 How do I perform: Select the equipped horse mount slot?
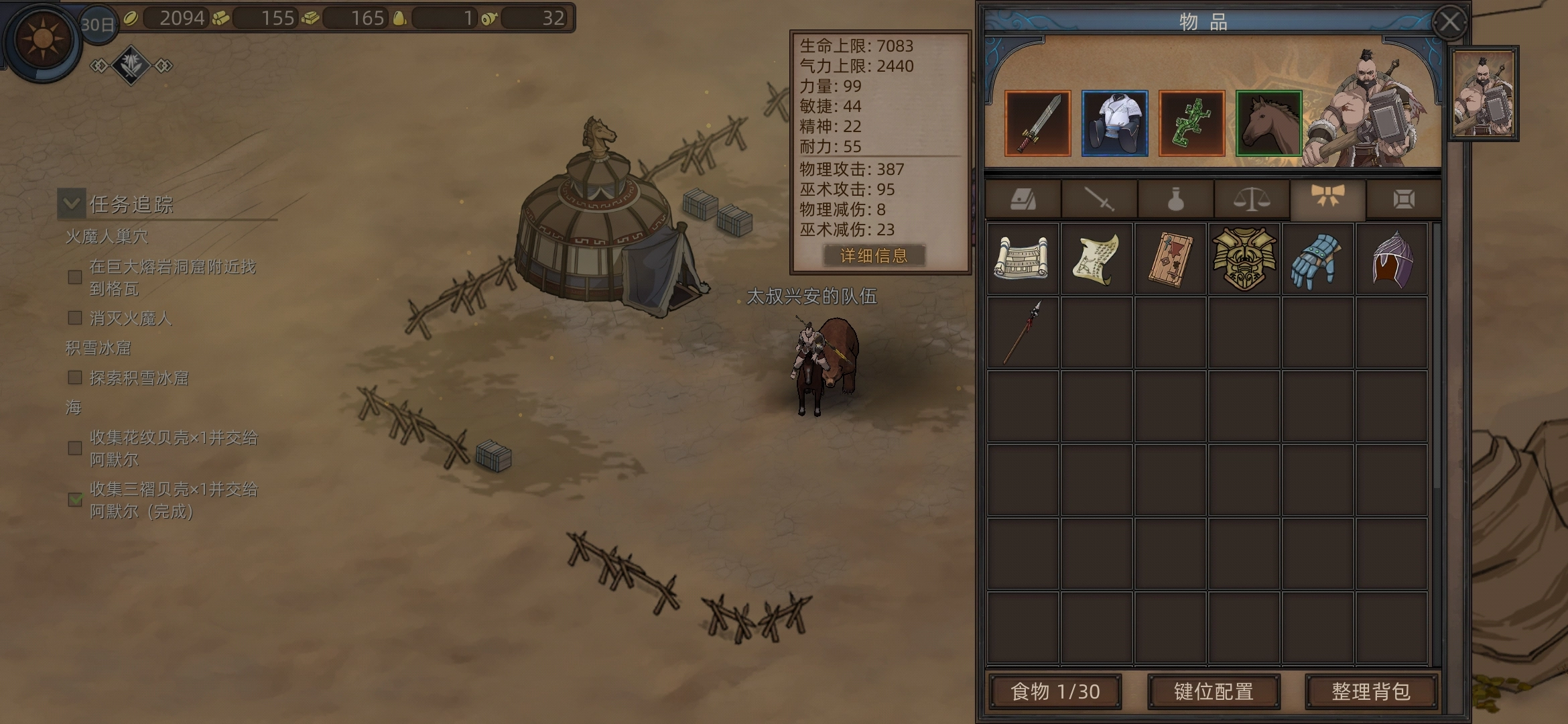click(x=1268, y=124)
